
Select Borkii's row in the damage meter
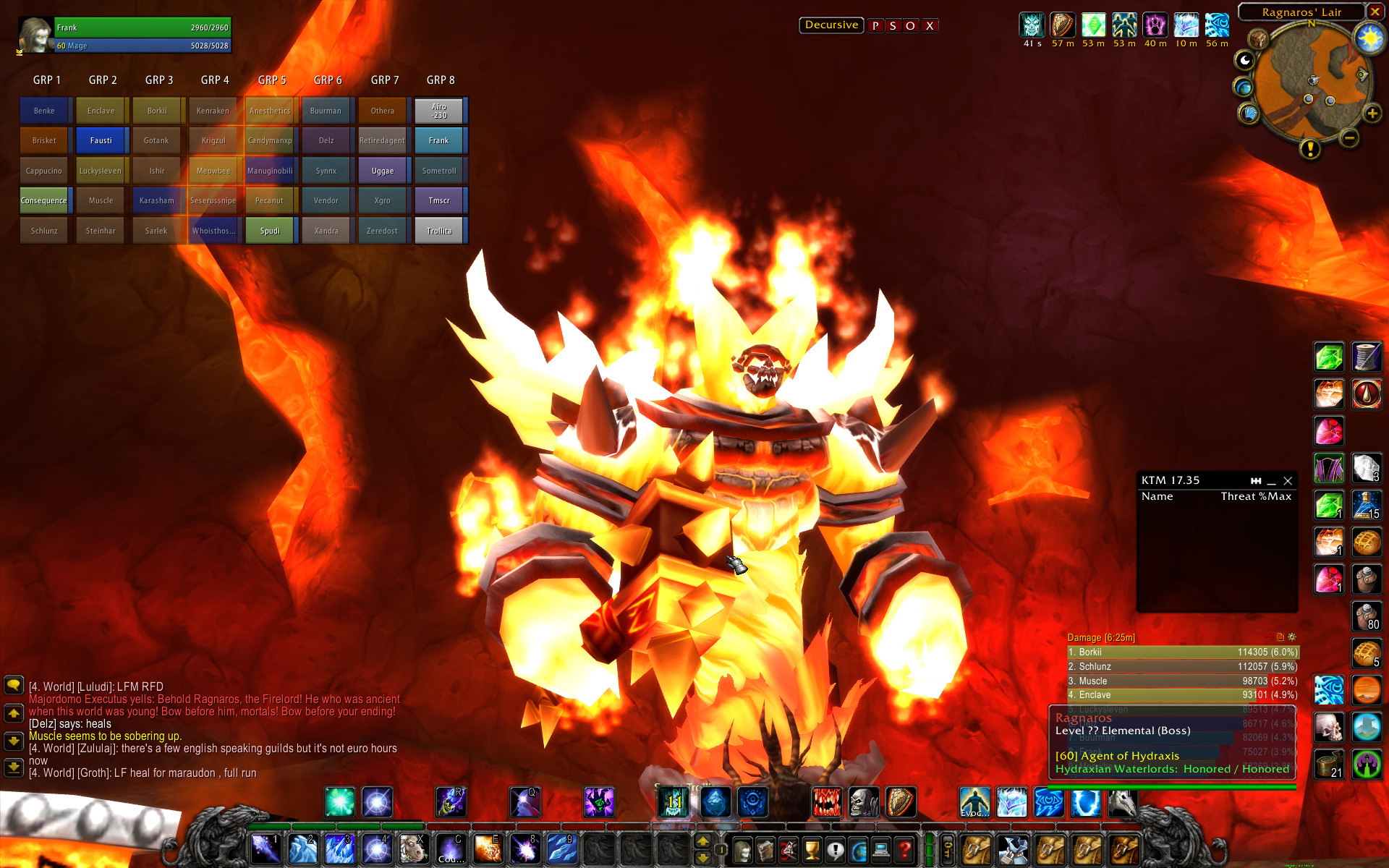tap(1182, 652)
